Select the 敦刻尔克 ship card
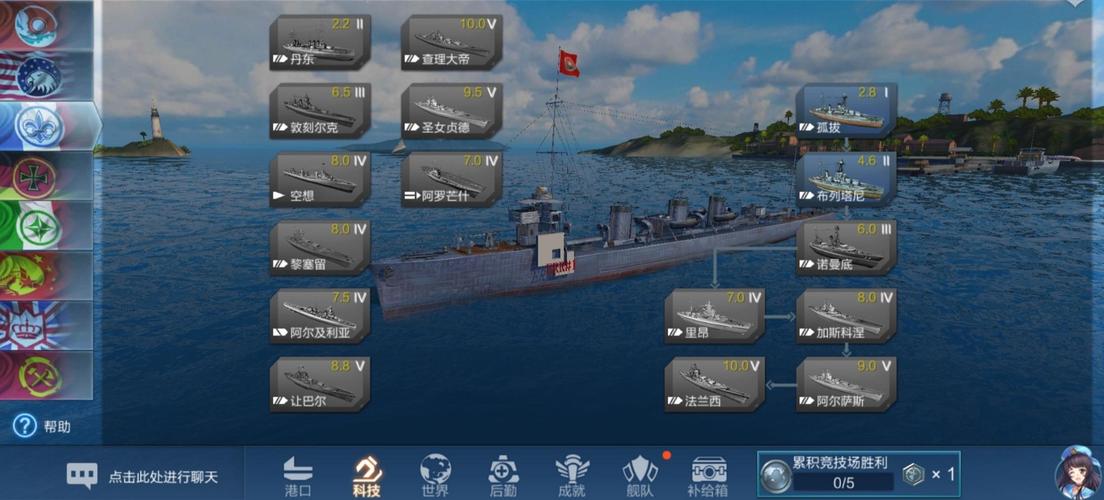1104x500 pixels. (320, 110)
